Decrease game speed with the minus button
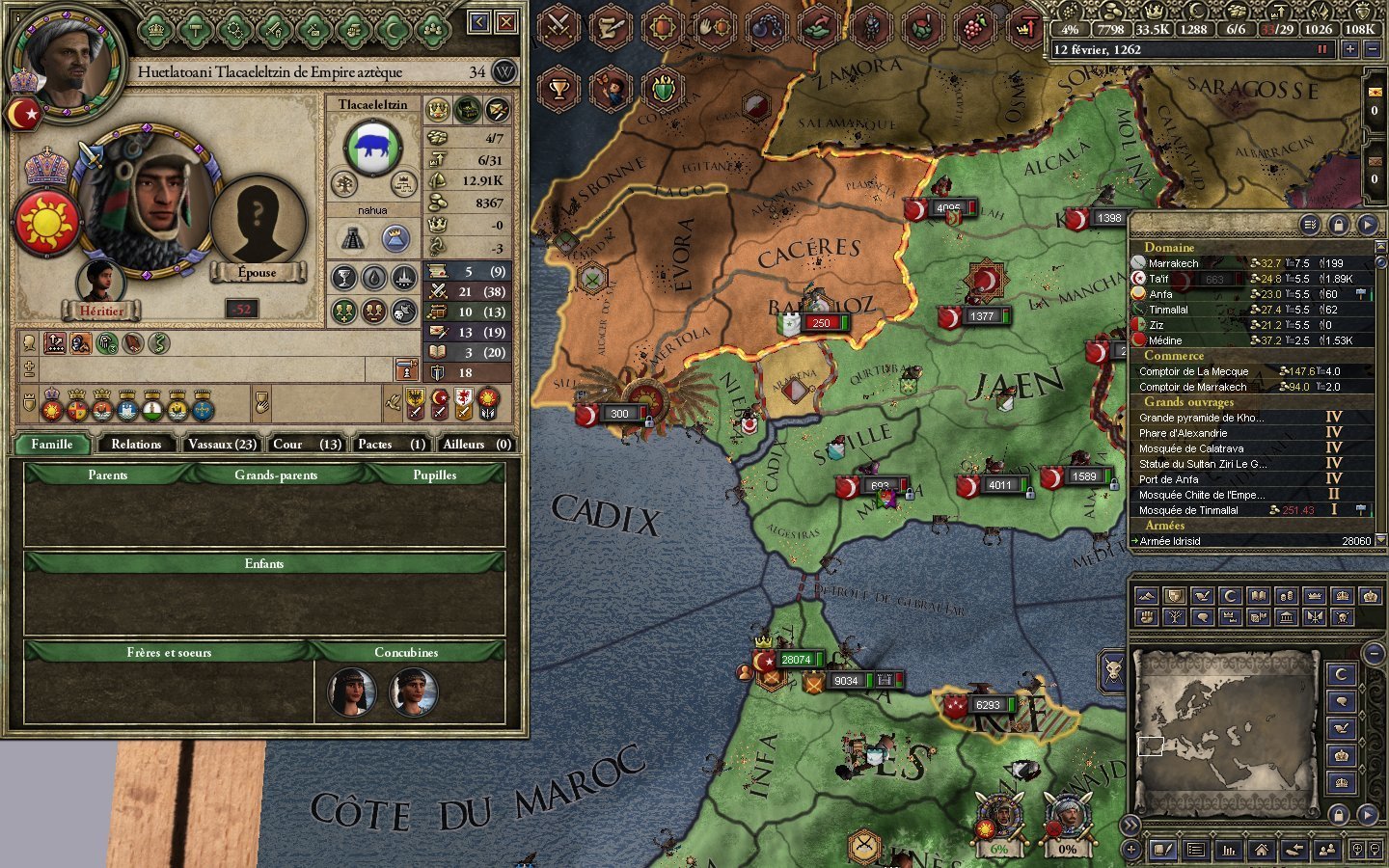This screenshot has width=1389, height=868. pos(1374,49)
